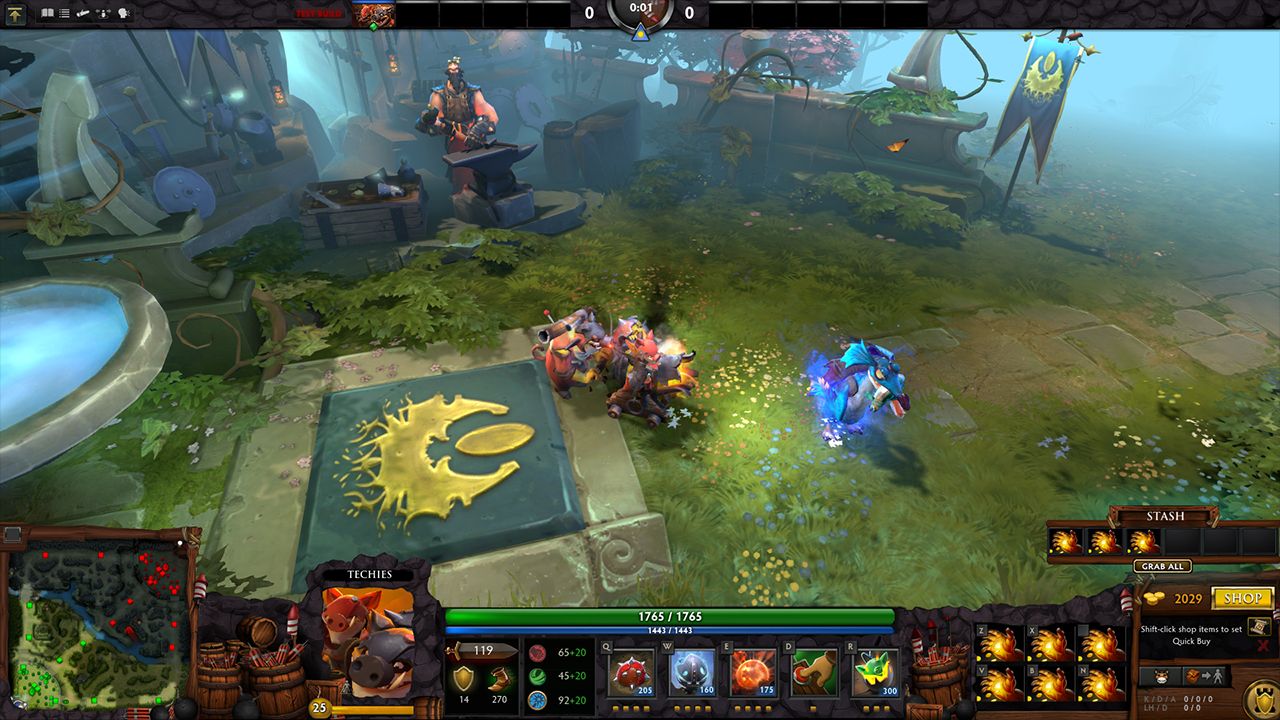Open the Quick Buy scroll icon
1280x720 pixels.
[1257, 627]
